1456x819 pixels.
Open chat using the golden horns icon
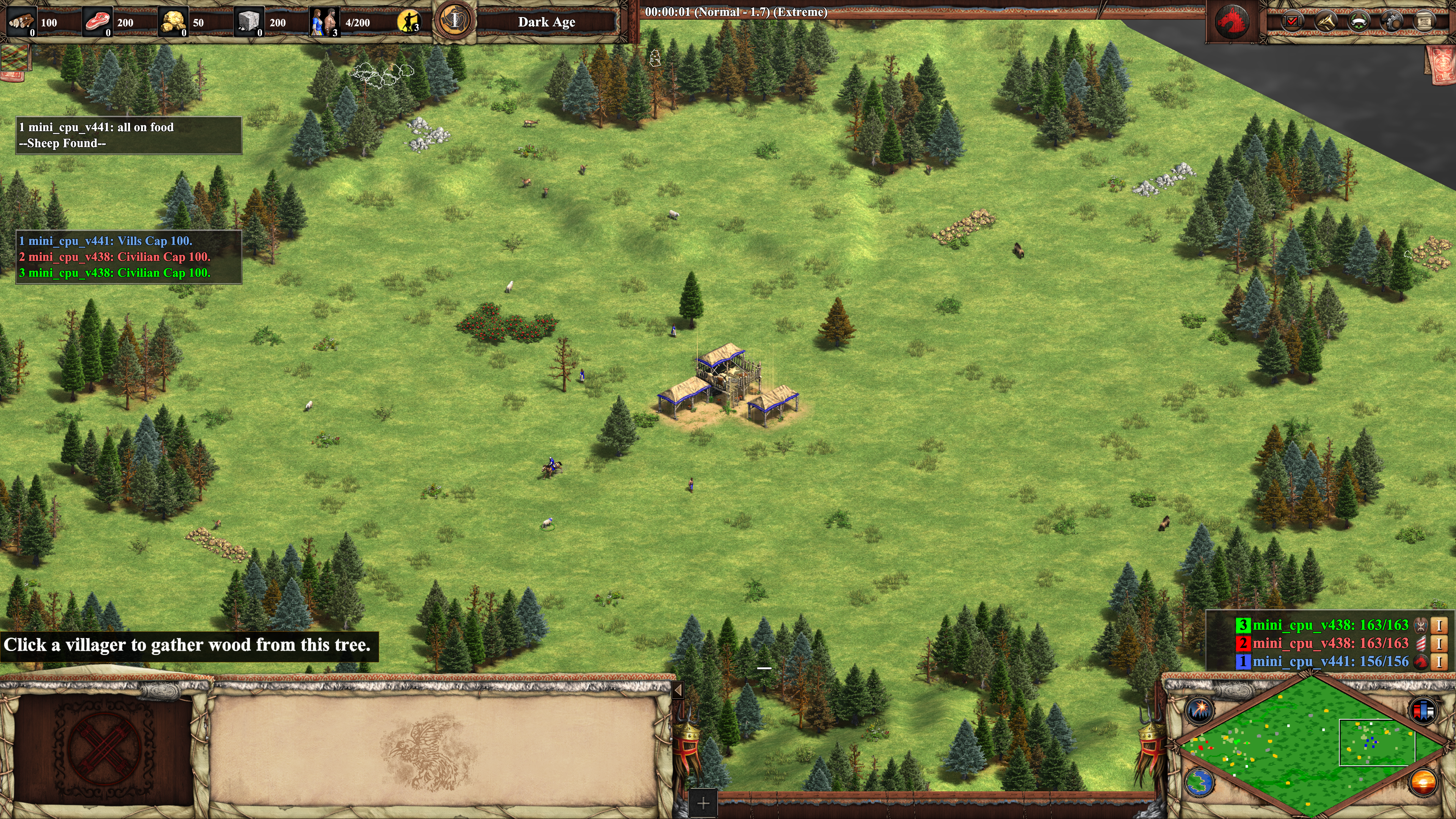pos(1326,22)
